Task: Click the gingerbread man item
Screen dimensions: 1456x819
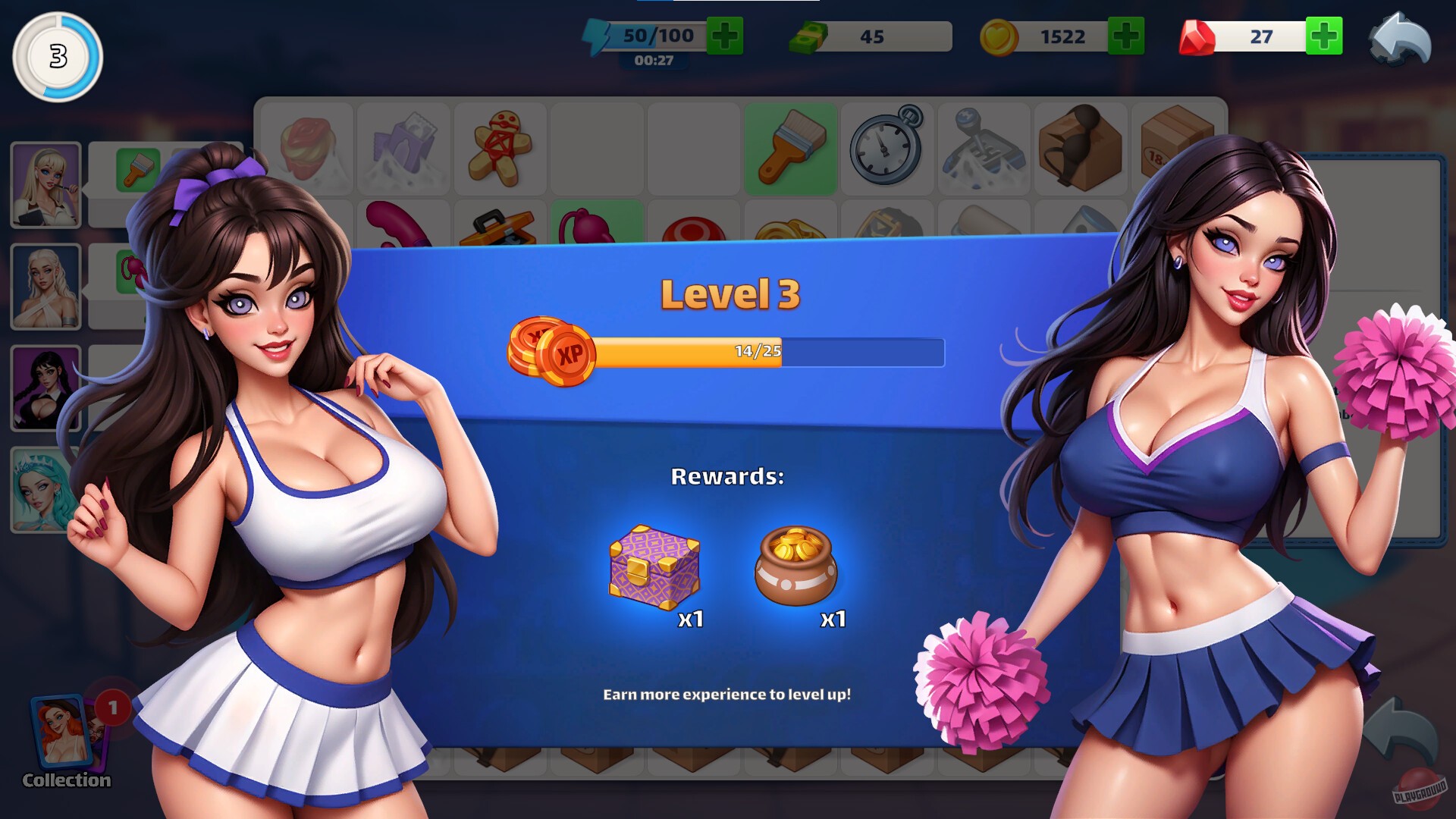Action: tap(500, 149)
